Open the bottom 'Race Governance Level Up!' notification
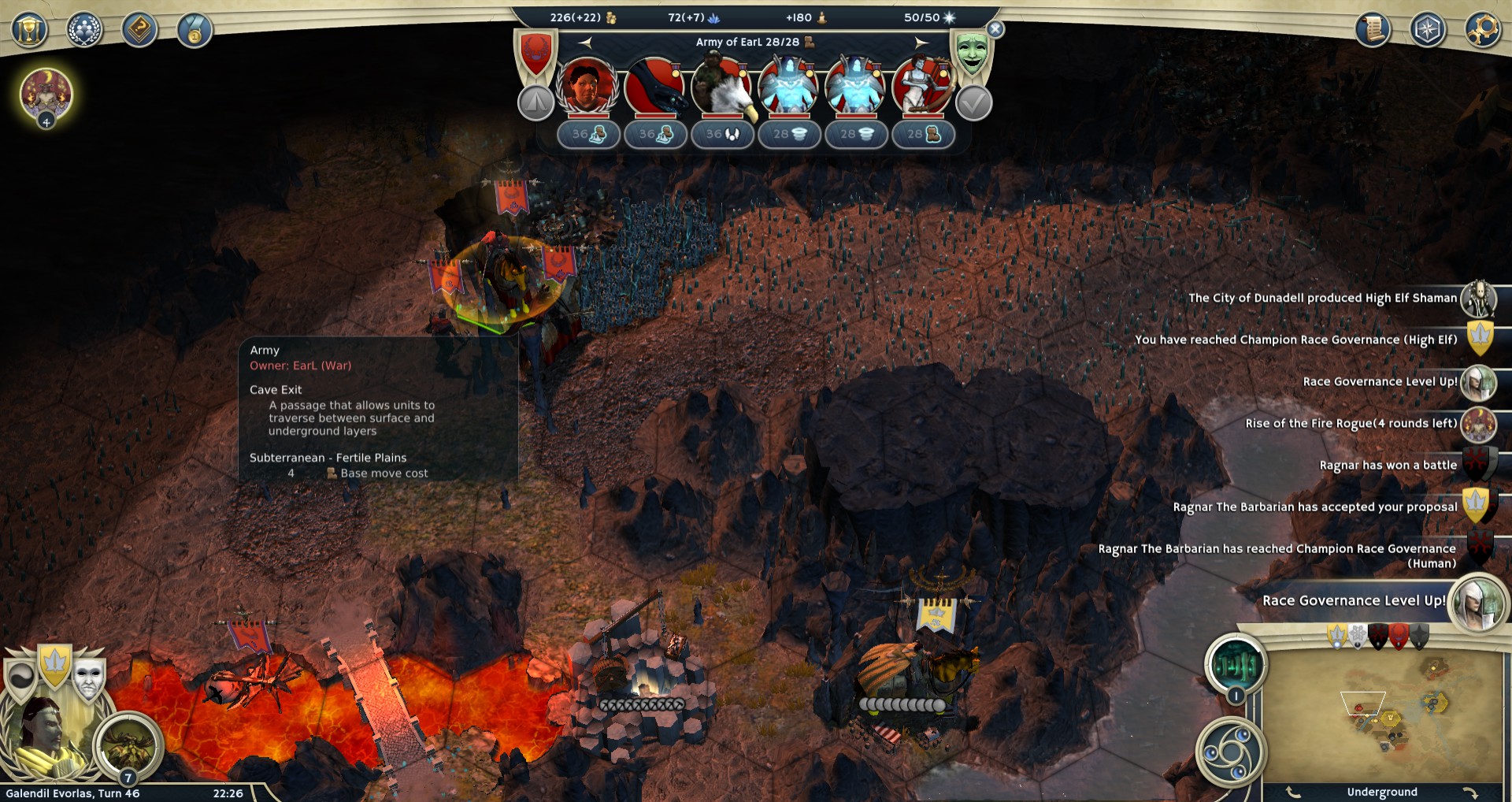This screenshot has height=802, width=1512. coord(1354,601)
